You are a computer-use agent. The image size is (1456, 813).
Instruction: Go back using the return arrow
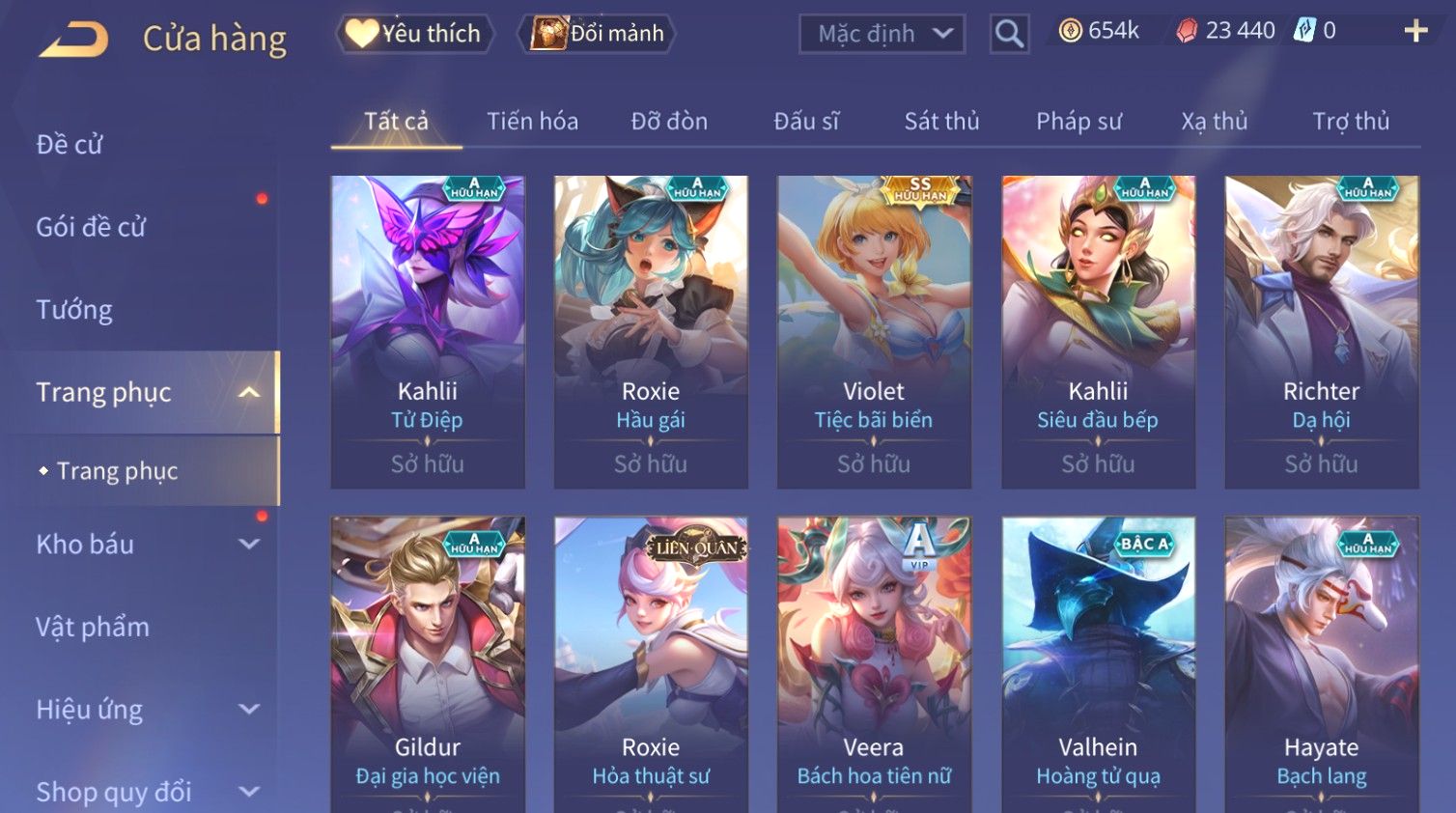pos(74,40)
